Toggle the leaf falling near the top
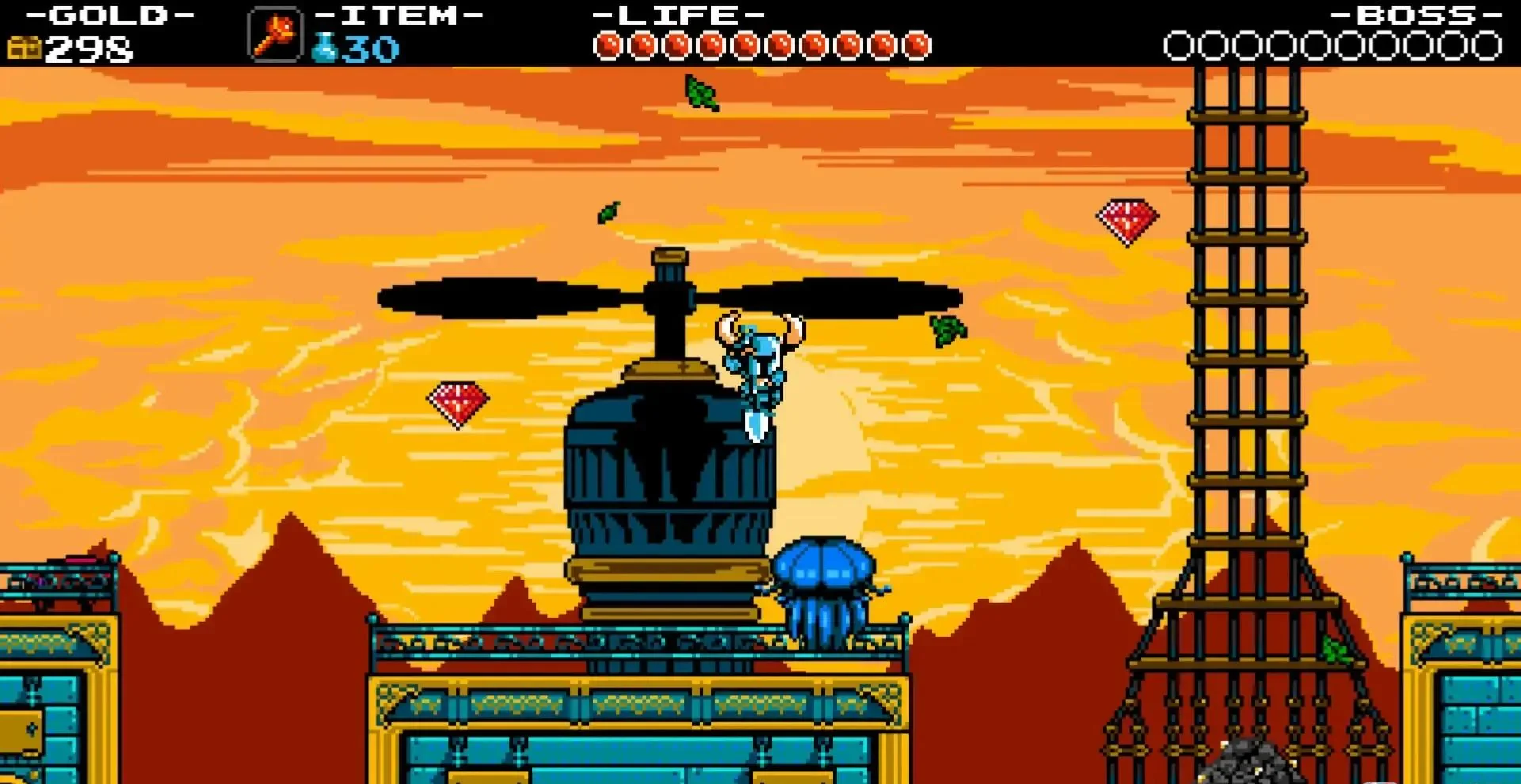 [700, 95]
